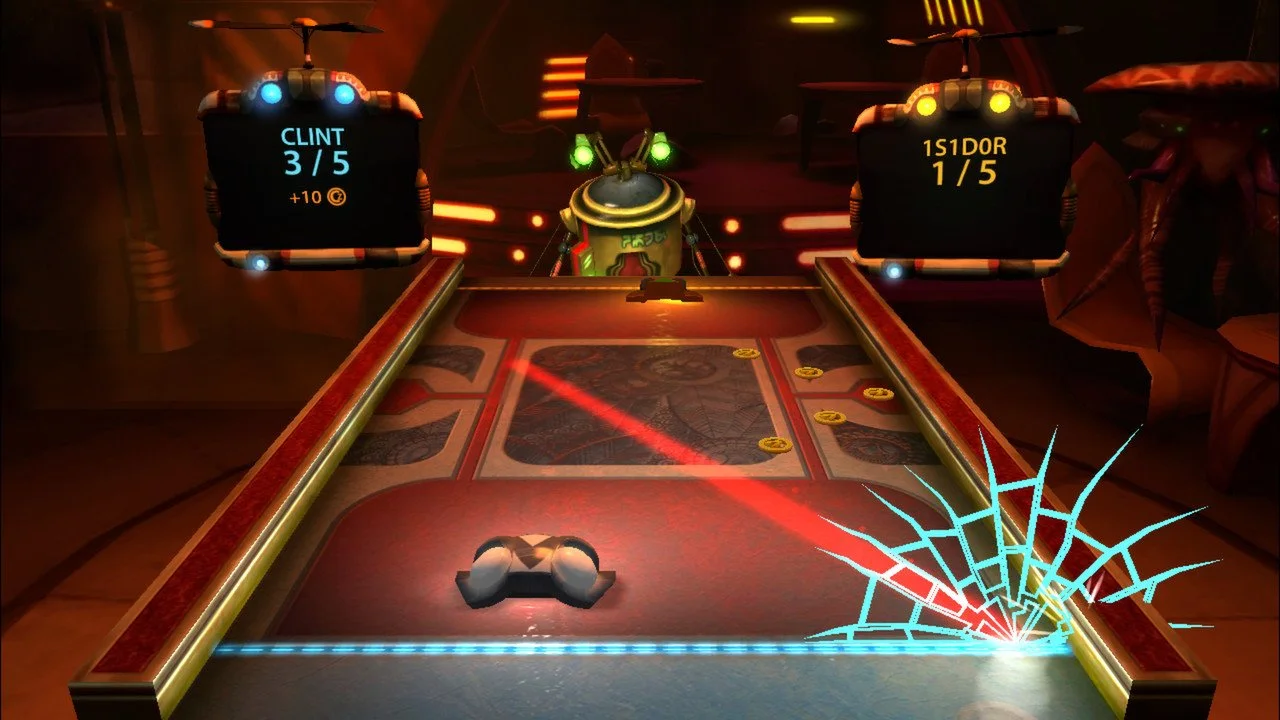Click the red emblem on the robot's body
This screenshot has width=1280, height=720.
631,264
